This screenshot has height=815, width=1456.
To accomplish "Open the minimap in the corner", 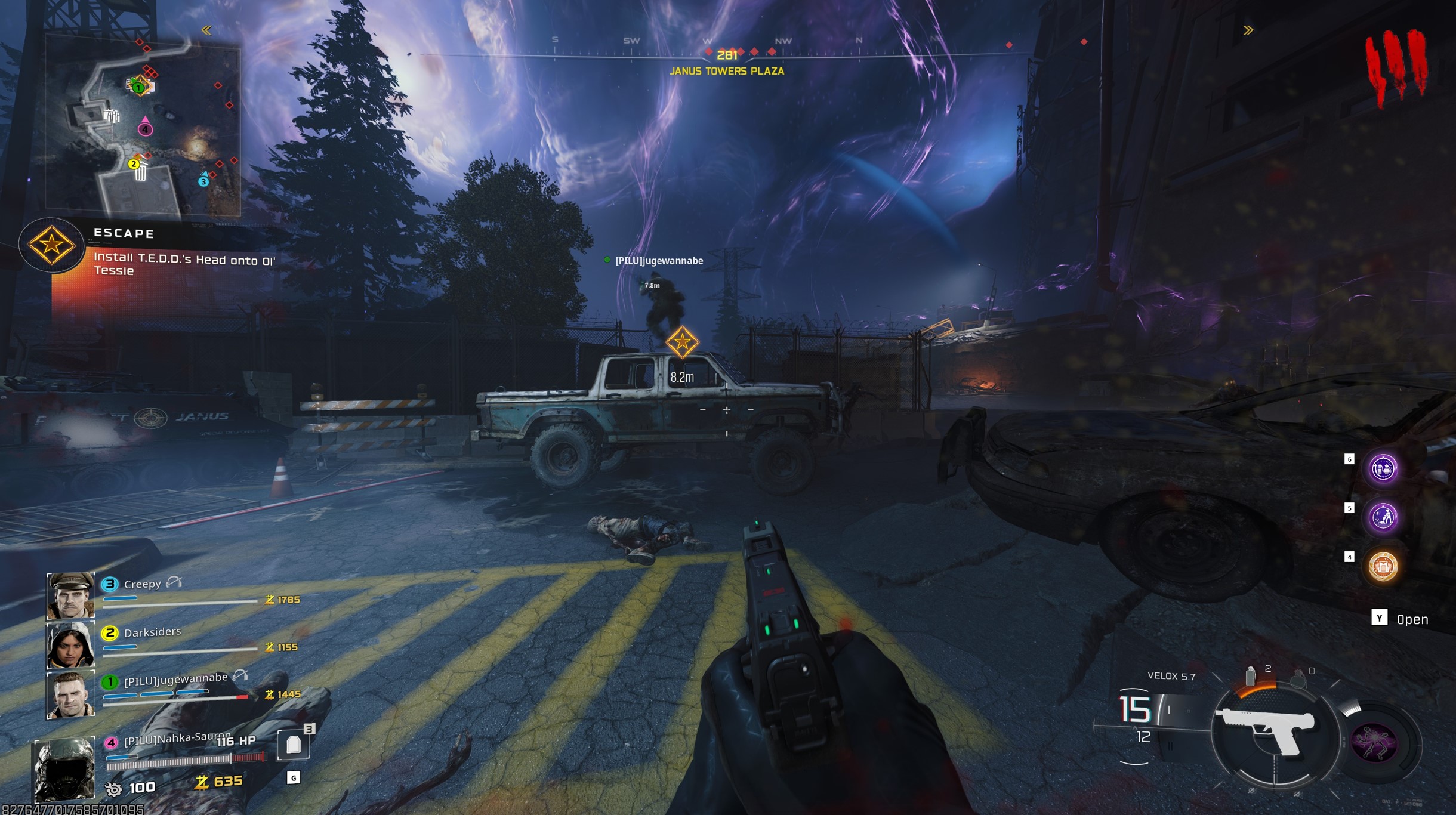I will tap(143, 125).
